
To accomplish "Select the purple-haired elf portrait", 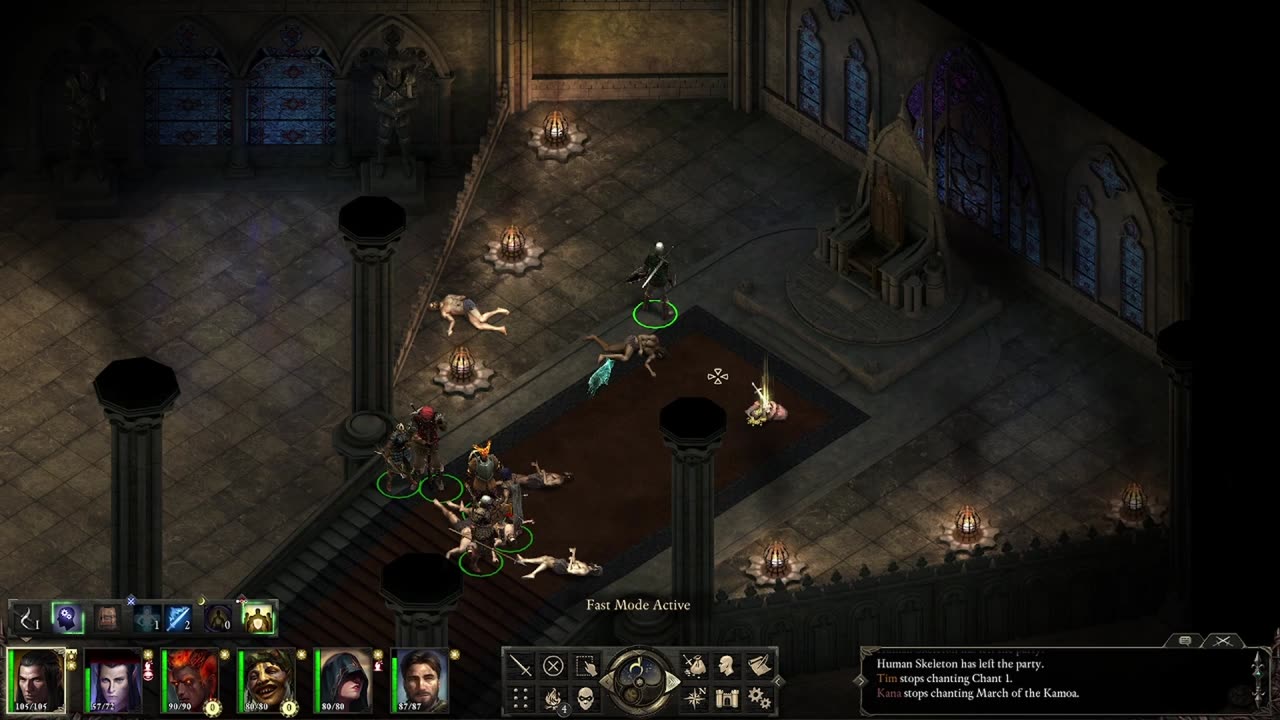I will (x=113, y=679).
